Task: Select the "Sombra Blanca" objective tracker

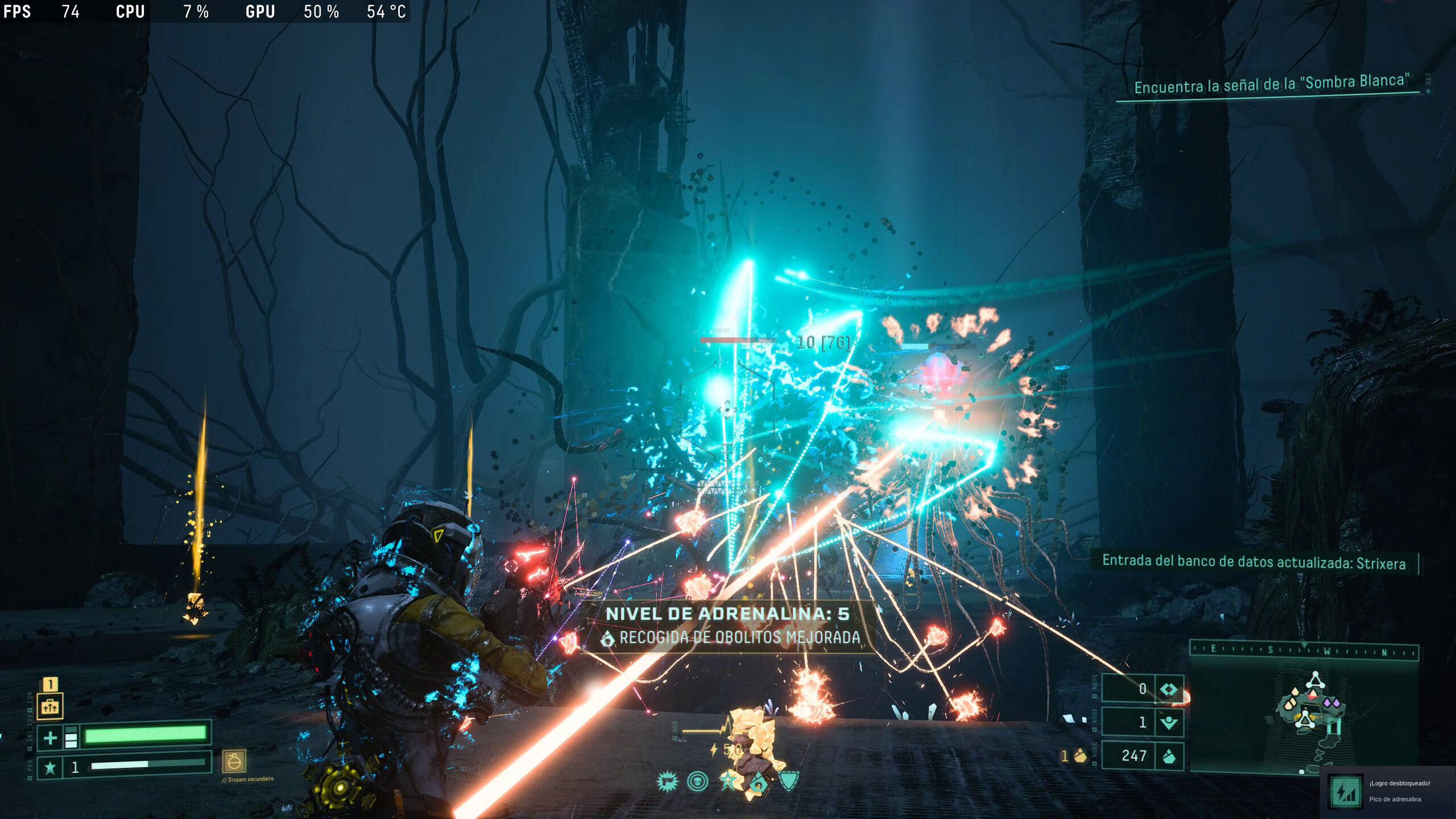Action: click(1272, 84)
